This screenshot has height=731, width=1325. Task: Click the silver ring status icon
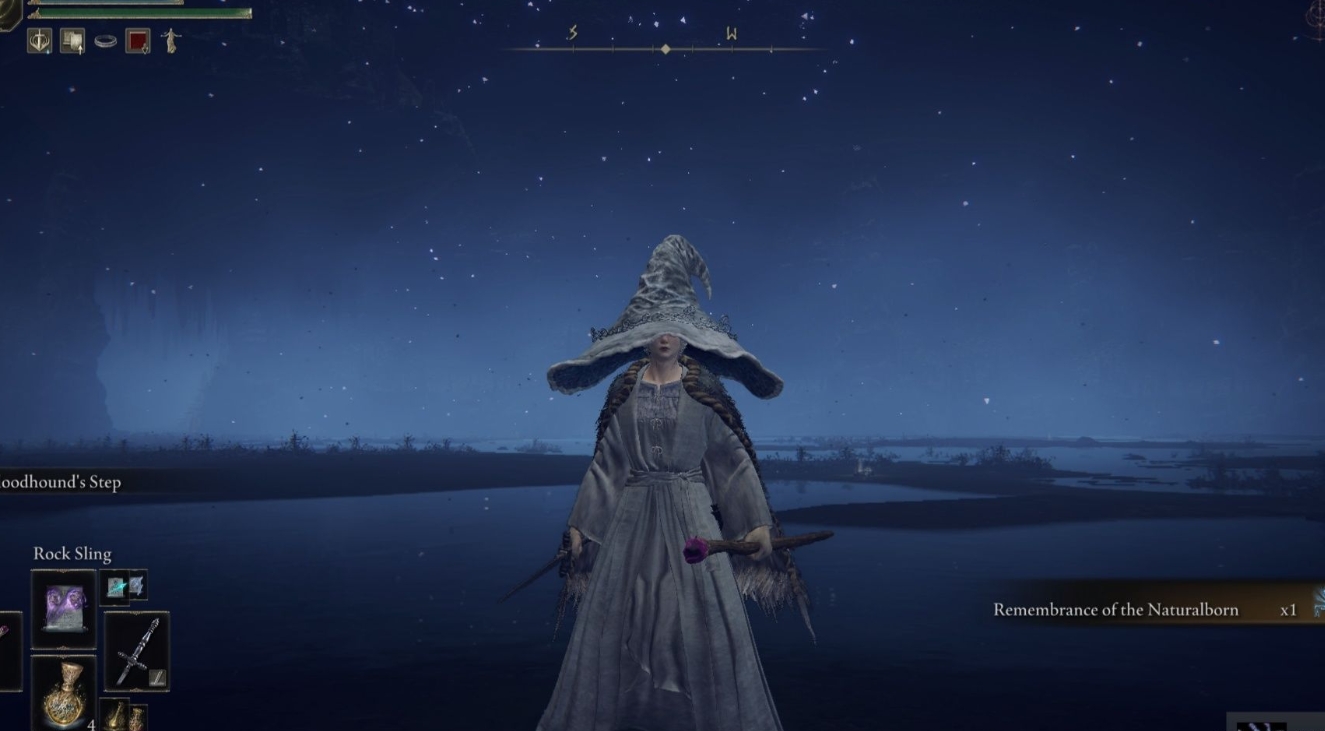tap(105, 41)
